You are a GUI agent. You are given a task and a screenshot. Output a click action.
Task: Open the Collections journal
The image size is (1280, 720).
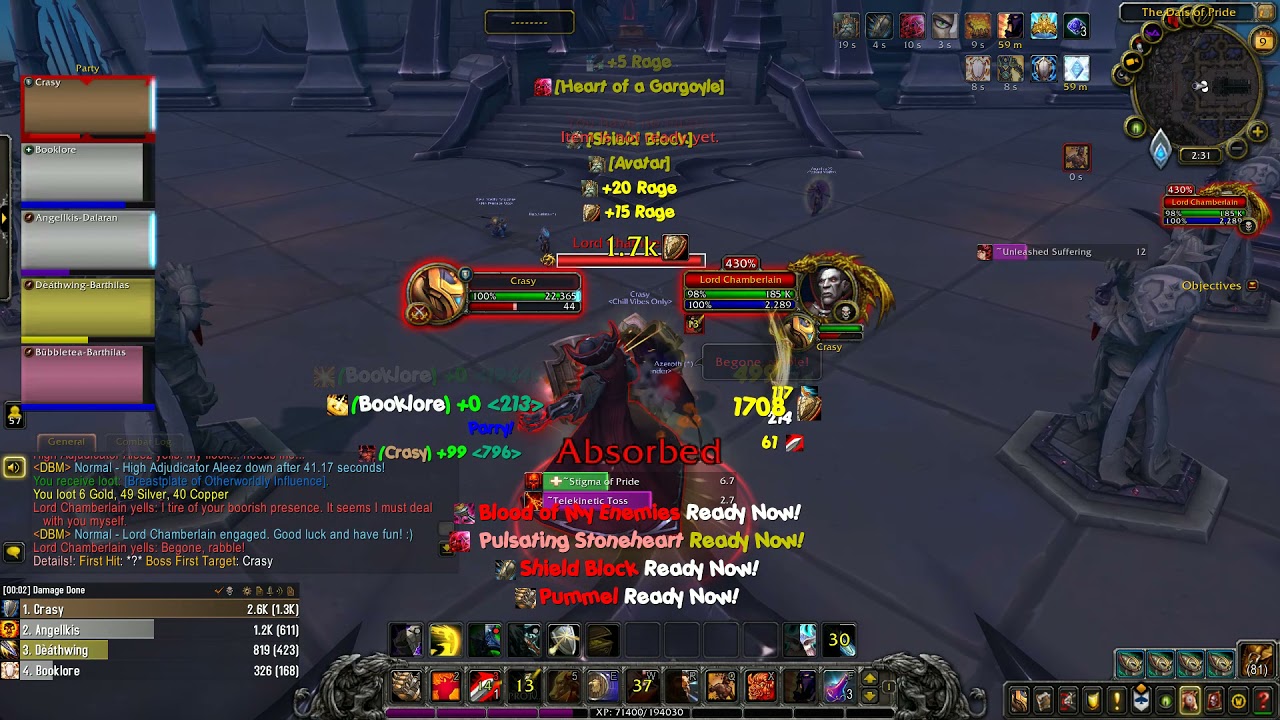pos(1189,700)
